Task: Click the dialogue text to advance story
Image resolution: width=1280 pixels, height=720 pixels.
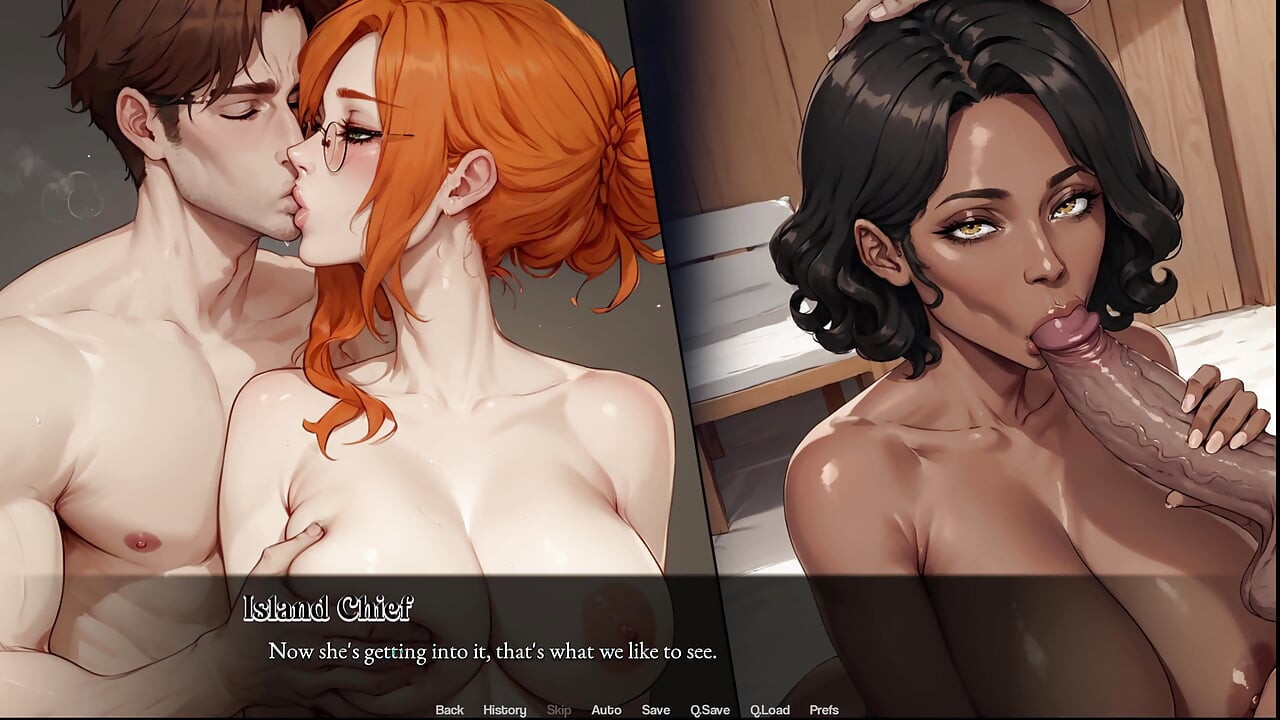Action: pos(492,651)
